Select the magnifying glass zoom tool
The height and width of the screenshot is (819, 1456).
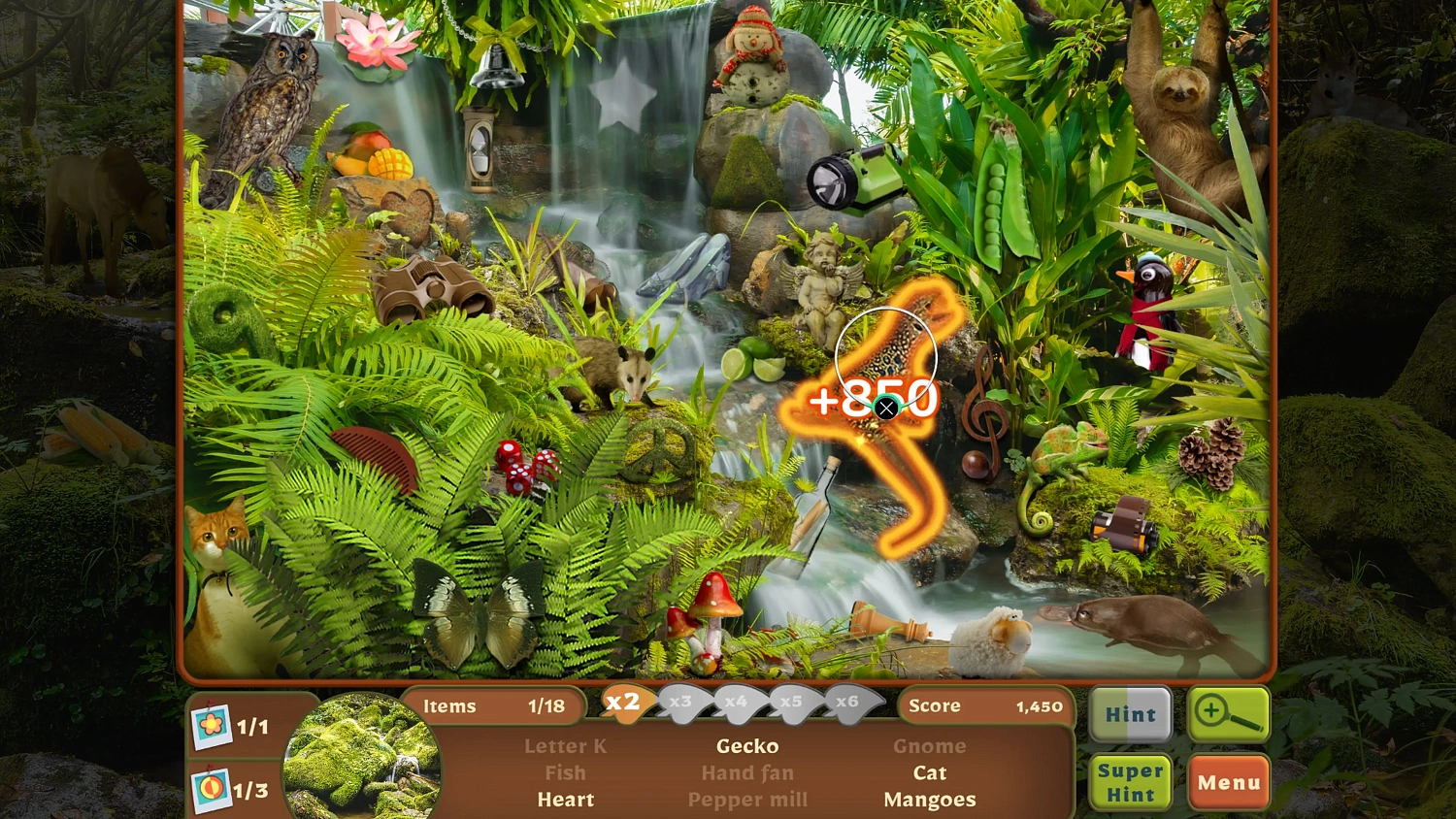[1229, 715]
